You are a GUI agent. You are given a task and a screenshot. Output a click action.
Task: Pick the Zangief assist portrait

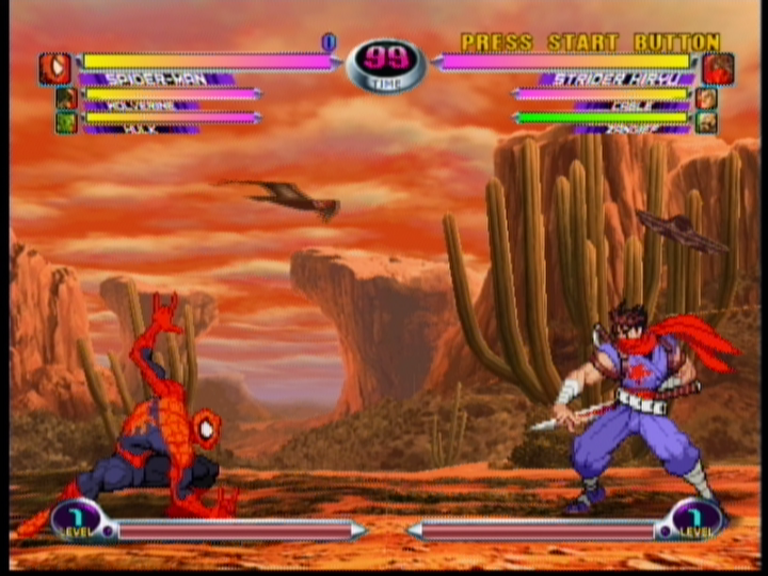tap(706, 122)
